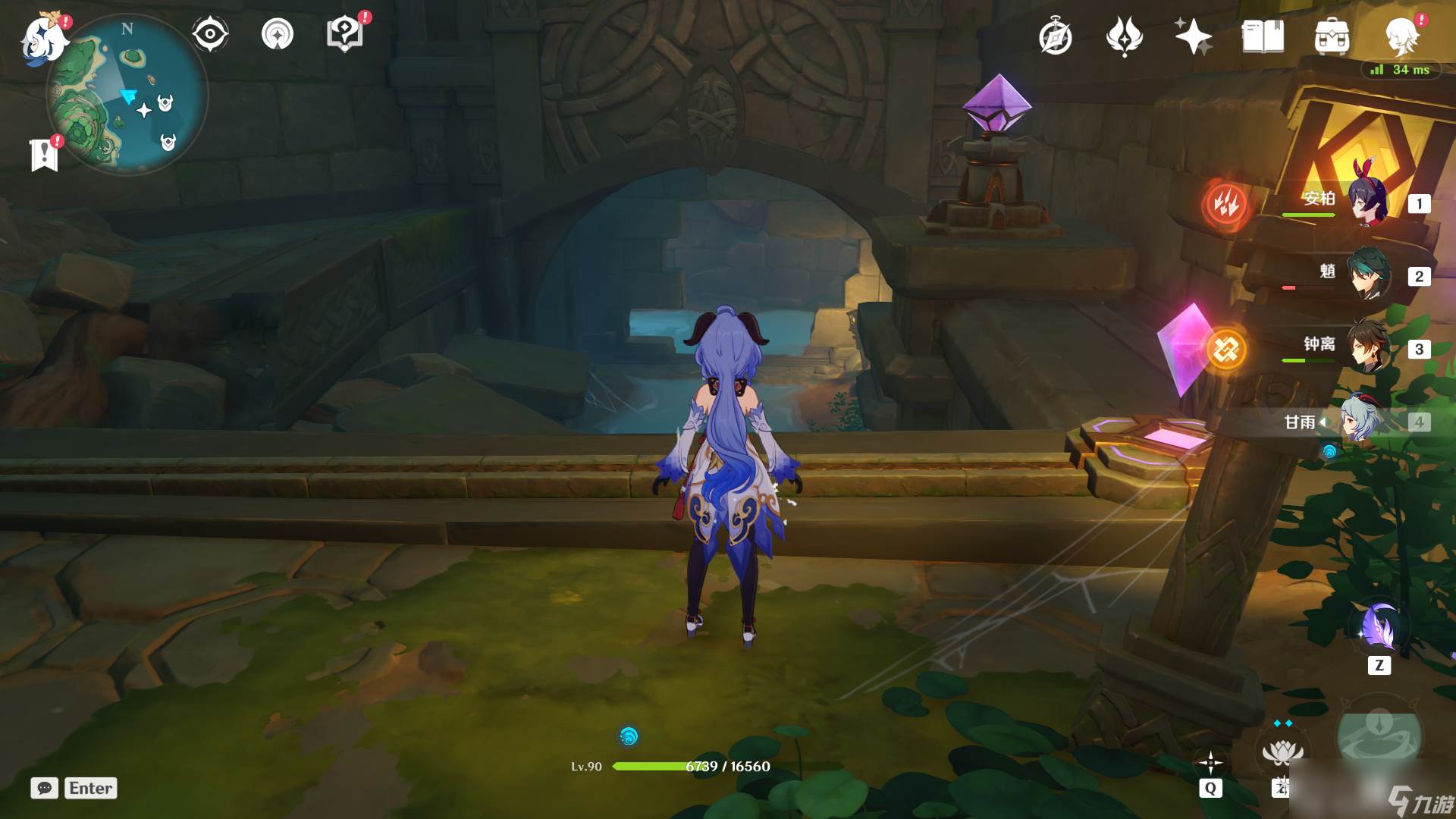Viewport: 1456px width, 819px height.
Task: Open the adventurer handbook book icon
Action: coord(1263,36)
